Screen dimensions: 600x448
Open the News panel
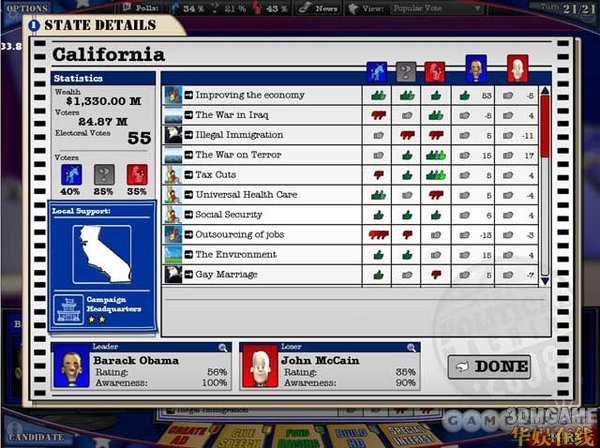pyautogui.click(x=324, y=7)
